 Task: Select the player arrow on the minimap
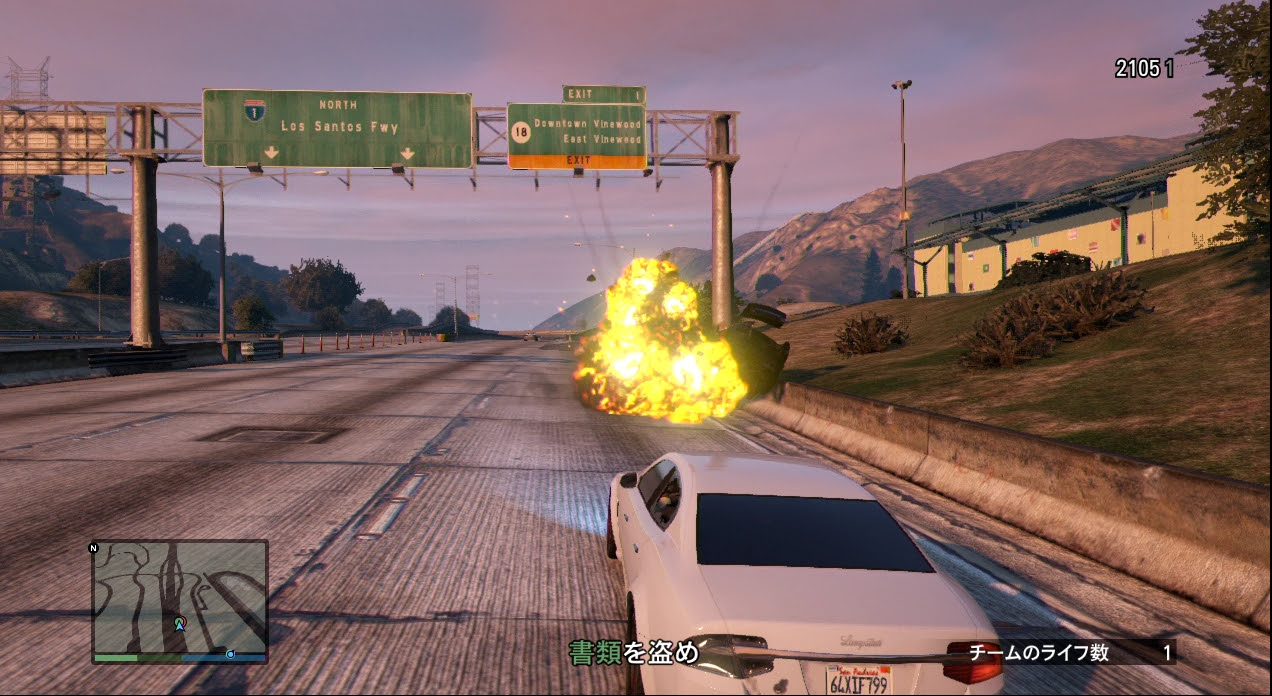click(180, 623)
